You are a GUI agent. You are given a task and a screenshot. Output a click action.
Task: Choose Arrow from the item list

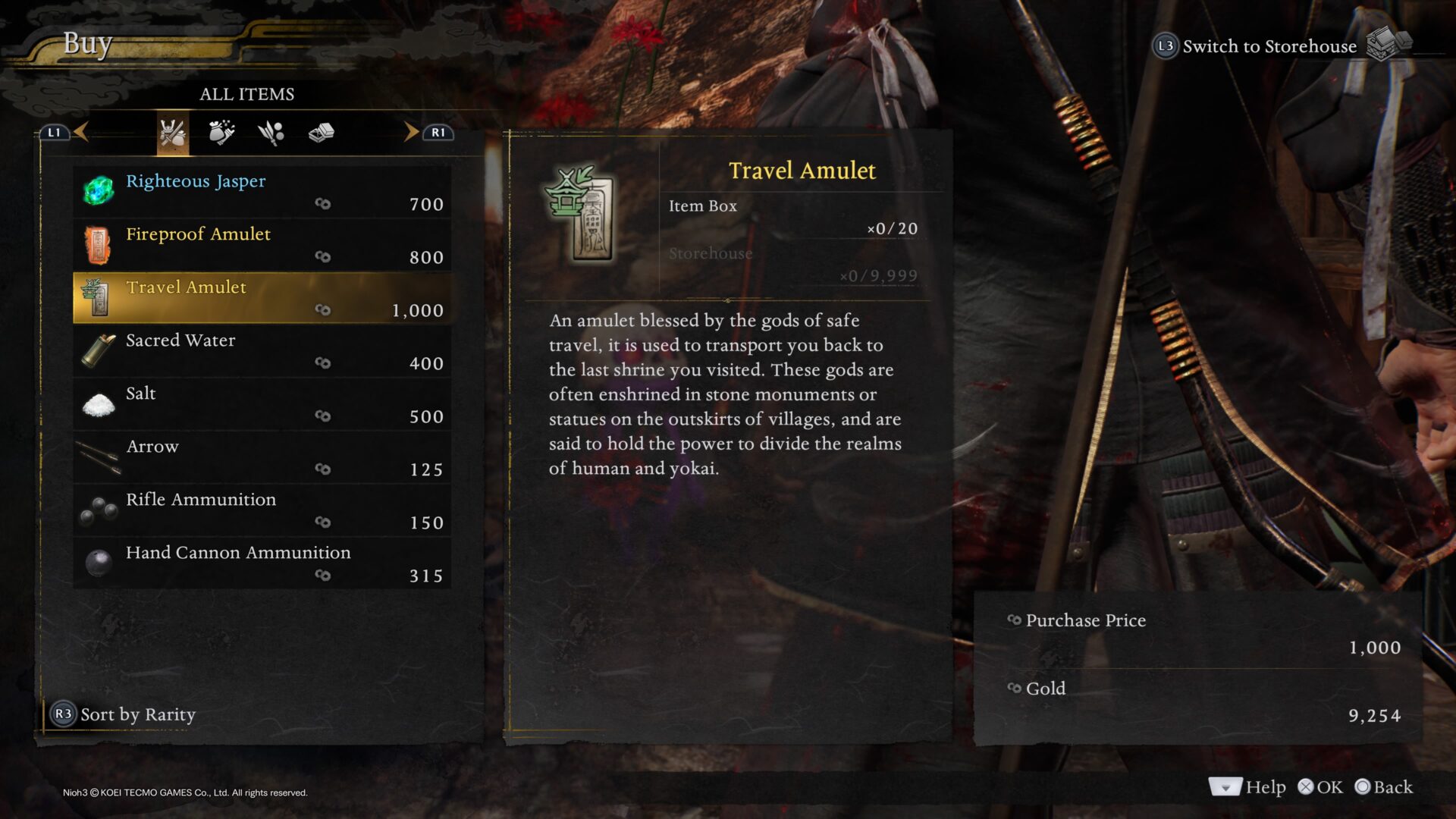(262, 457)
